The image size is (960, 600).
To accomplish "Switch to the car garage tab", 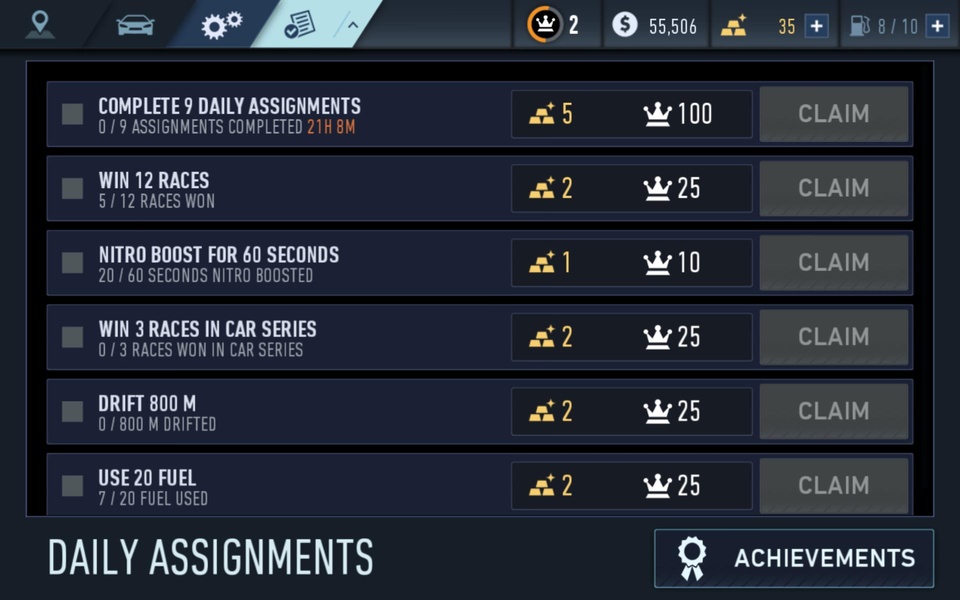I will (135, 24).
